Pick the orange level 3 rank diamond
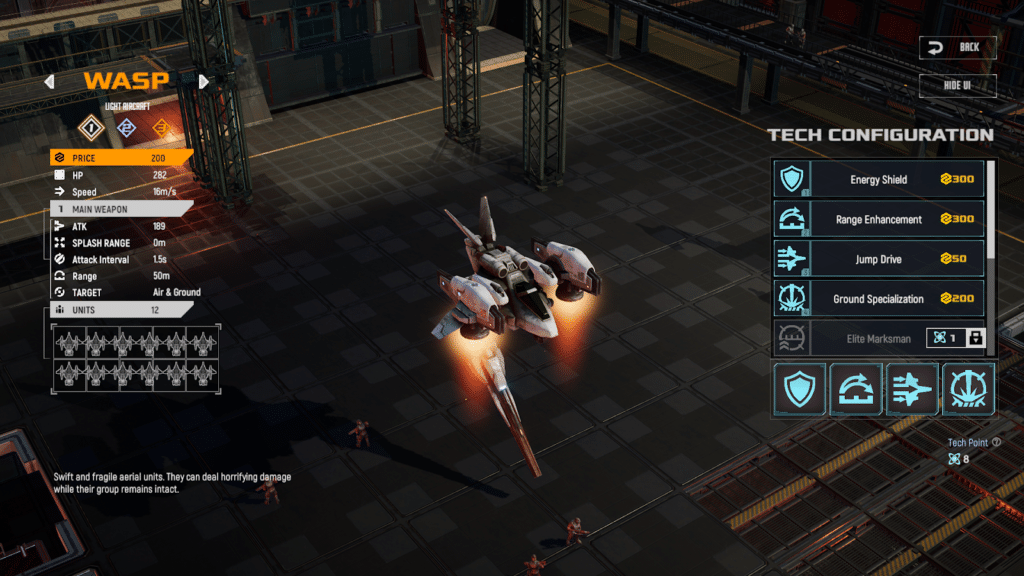The width and height of the screenshot is (1024, 576). point(161,128)
